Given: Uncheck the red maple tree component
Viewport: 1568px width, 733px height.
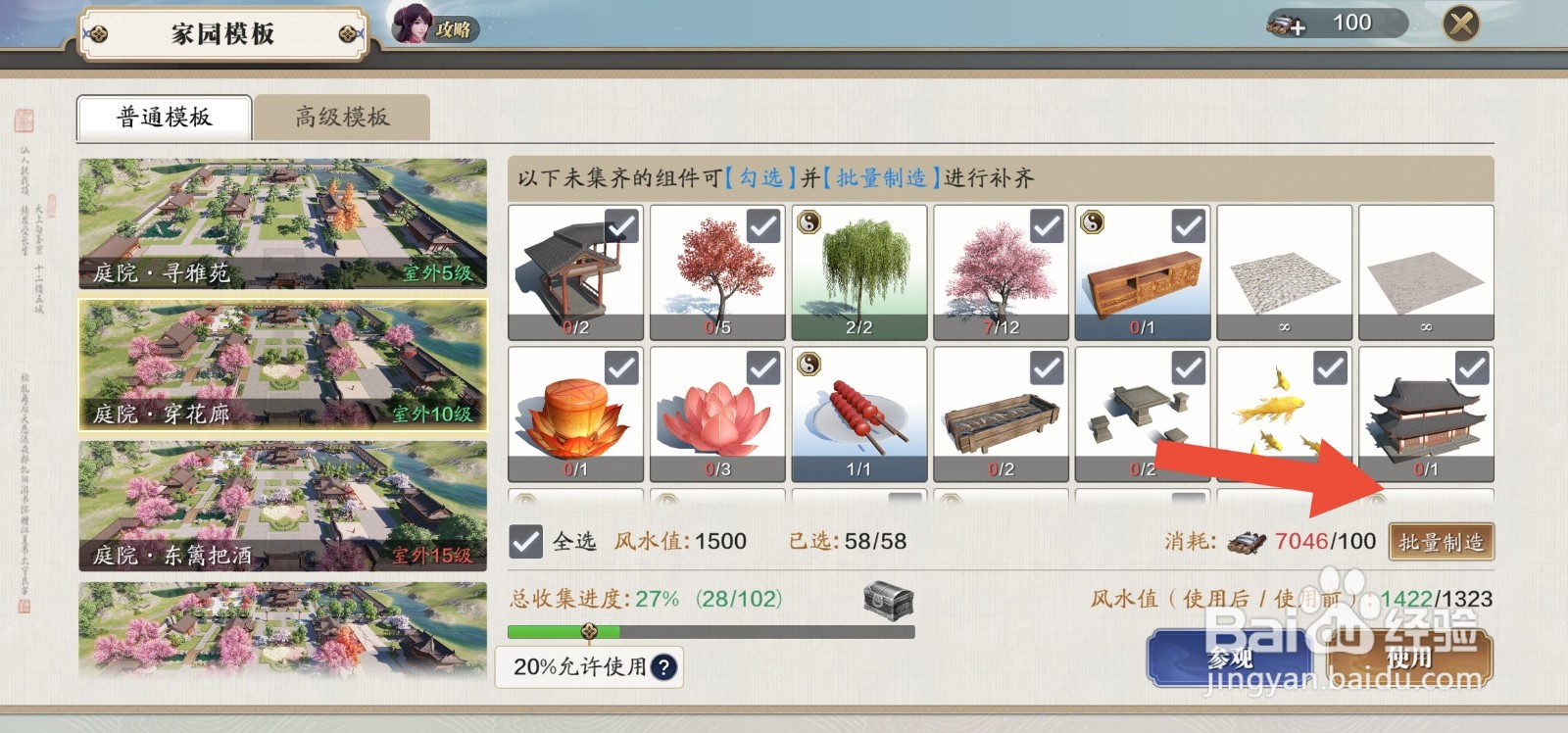Looking at the screenshot, I should click(x=761, y=223).
